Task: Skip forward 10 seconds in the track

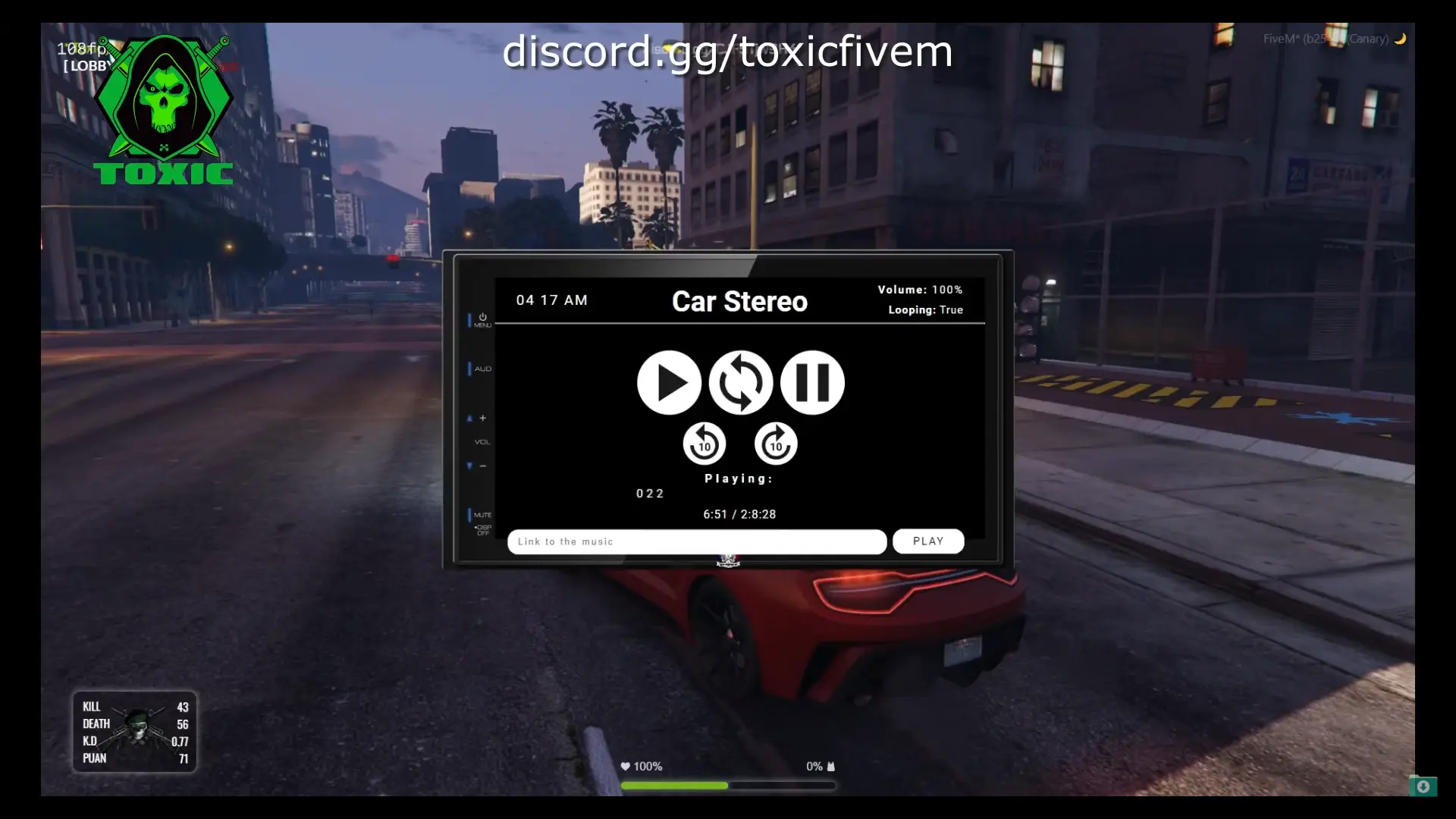Action: tap(776, 444)
